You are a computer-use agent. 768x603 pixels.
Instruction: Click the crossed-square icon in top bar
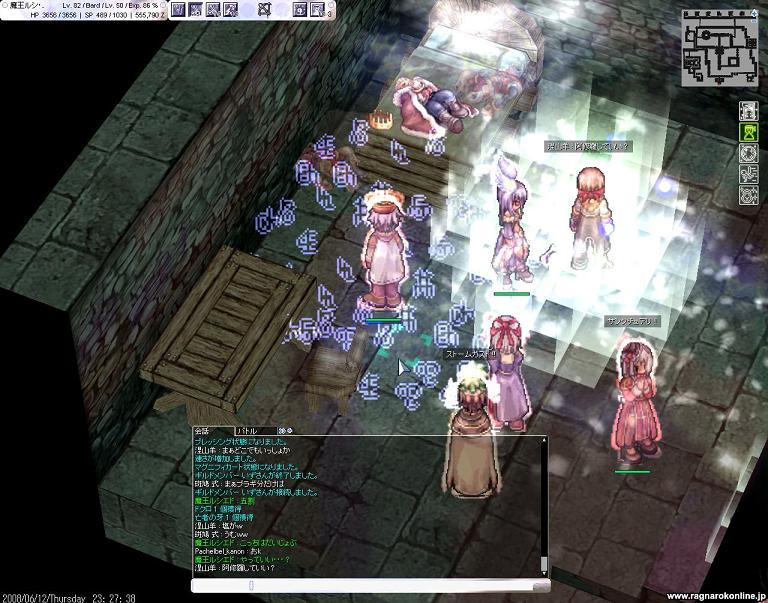pos(264,9)
